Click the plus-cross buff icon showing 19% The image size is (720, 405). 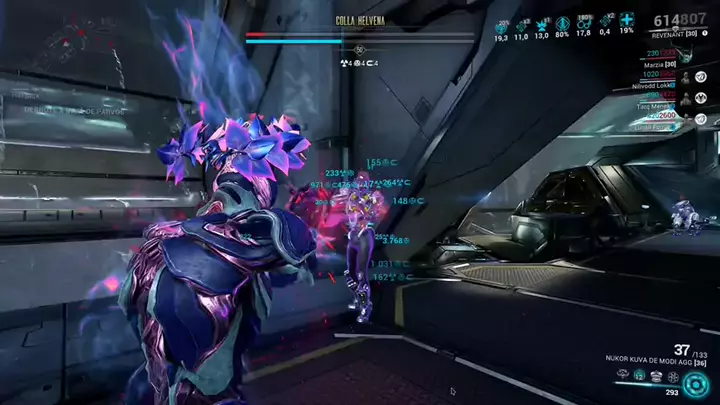(626, 22)
